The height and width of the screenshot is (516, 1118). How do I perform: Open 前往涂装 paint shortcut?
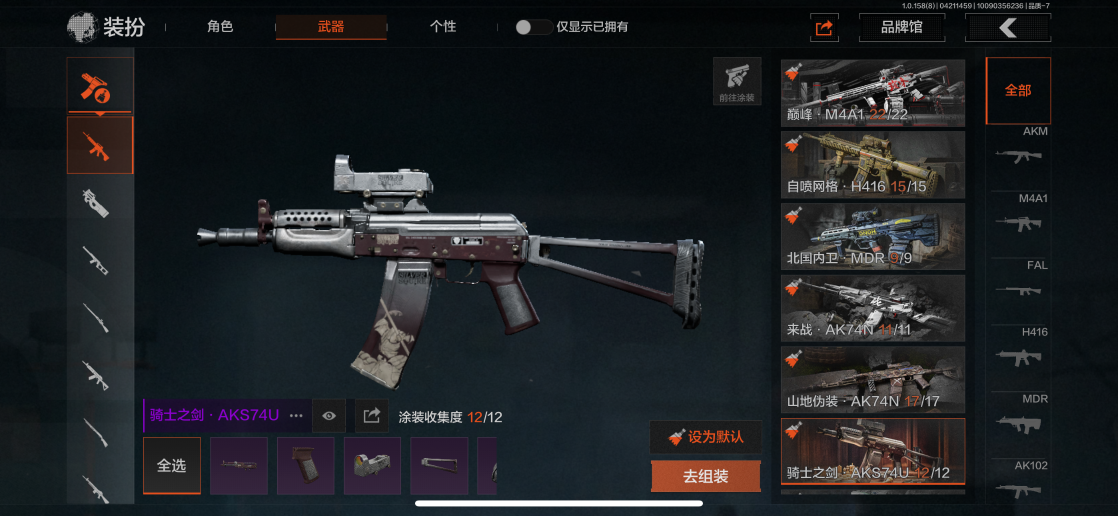coord(736,81)
